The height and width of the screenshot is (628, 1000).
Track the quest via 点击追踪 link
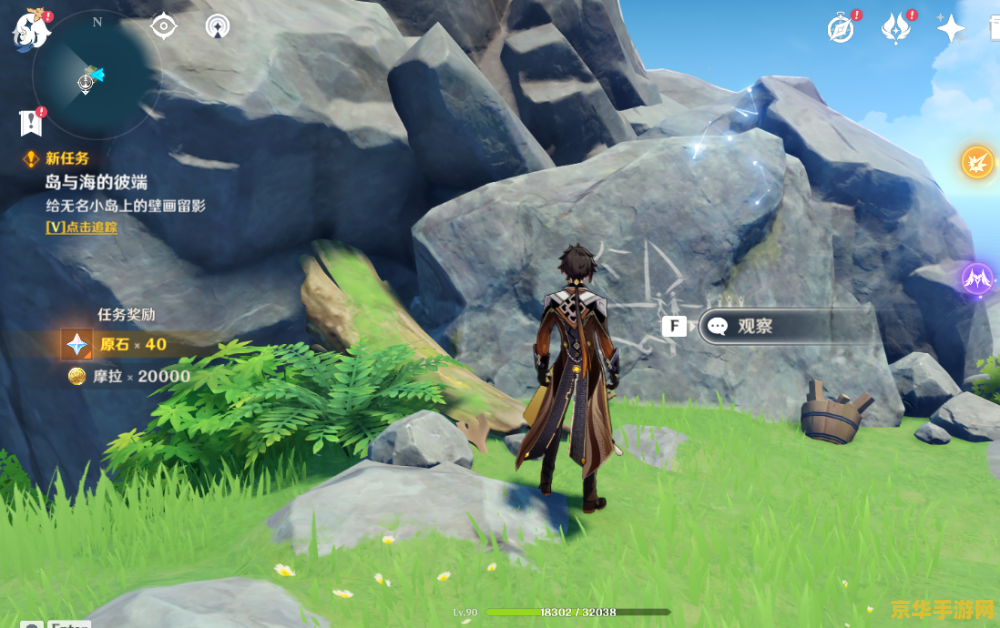tap(81, 227)
